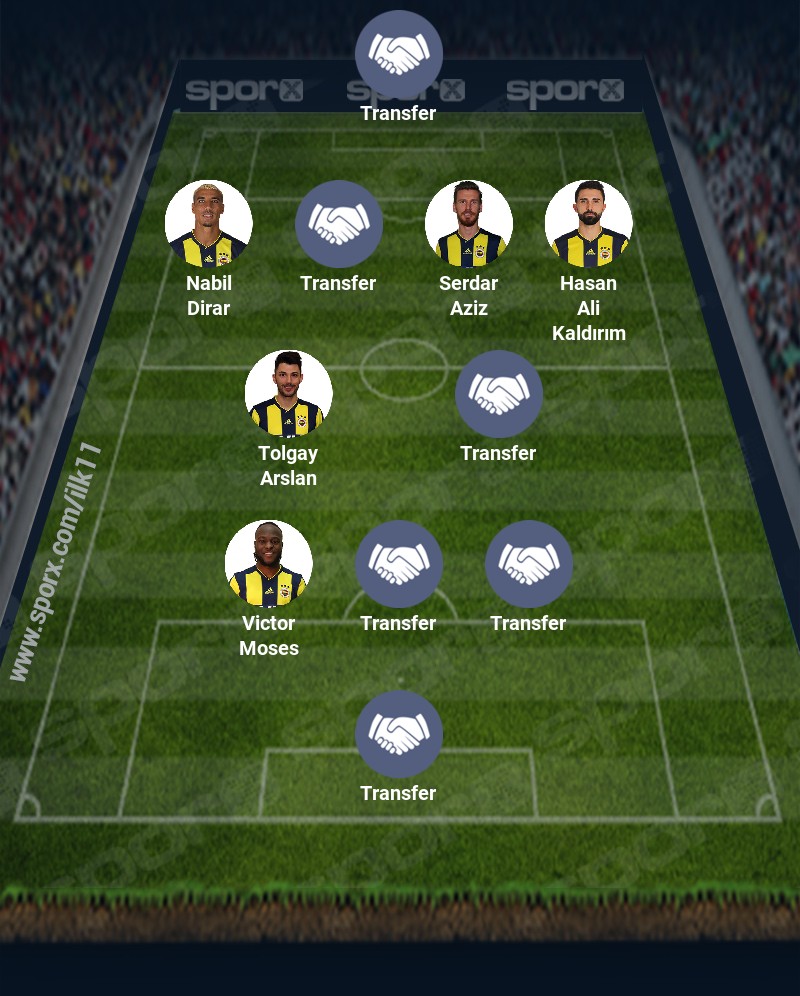Fill the Transfer slot beside Tolgay Arslan
800x996 pixels.
tap(498, 394)
